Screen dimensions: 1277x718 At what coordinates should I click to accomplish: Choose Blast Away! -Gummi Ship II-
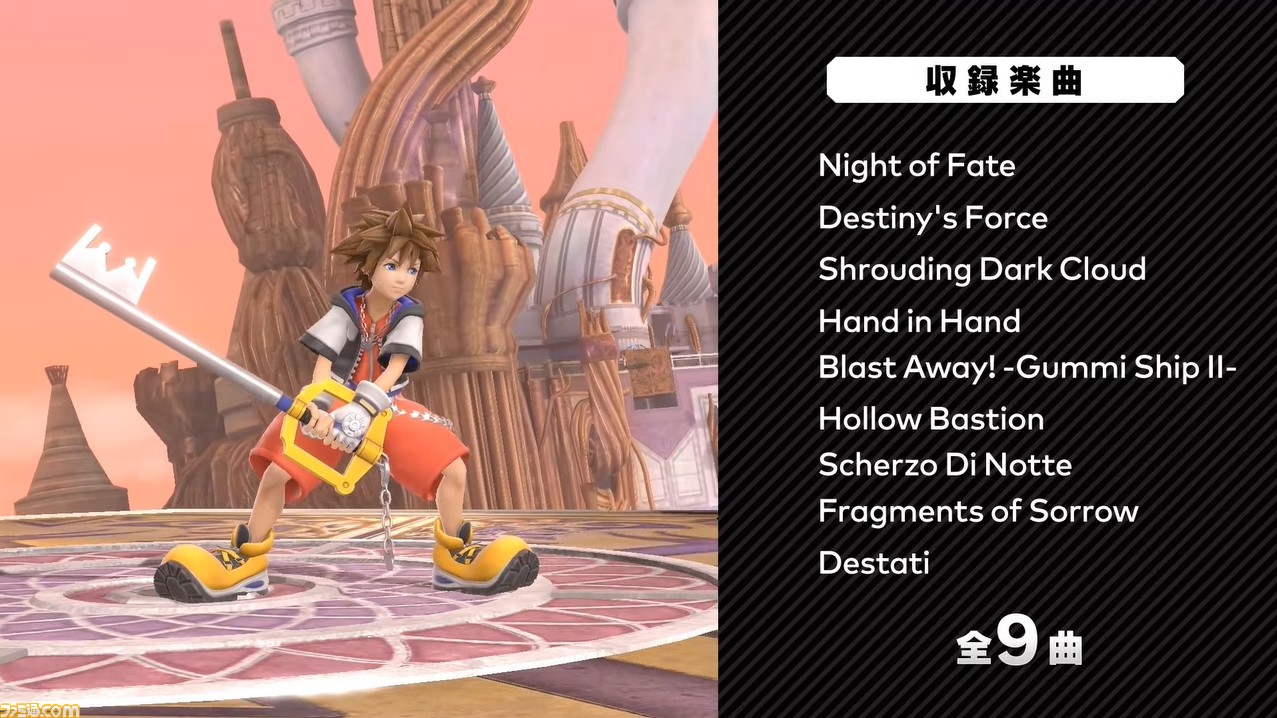[1027, 367]
